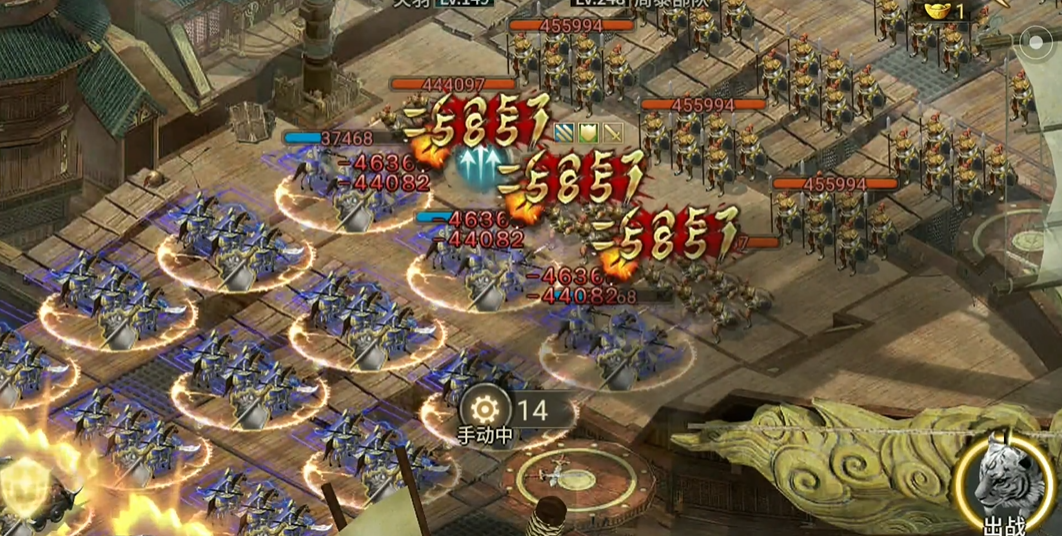Open the gold ingot currency icon
The height and width of the screenshot is (536, 1062).
click(939, 10)
